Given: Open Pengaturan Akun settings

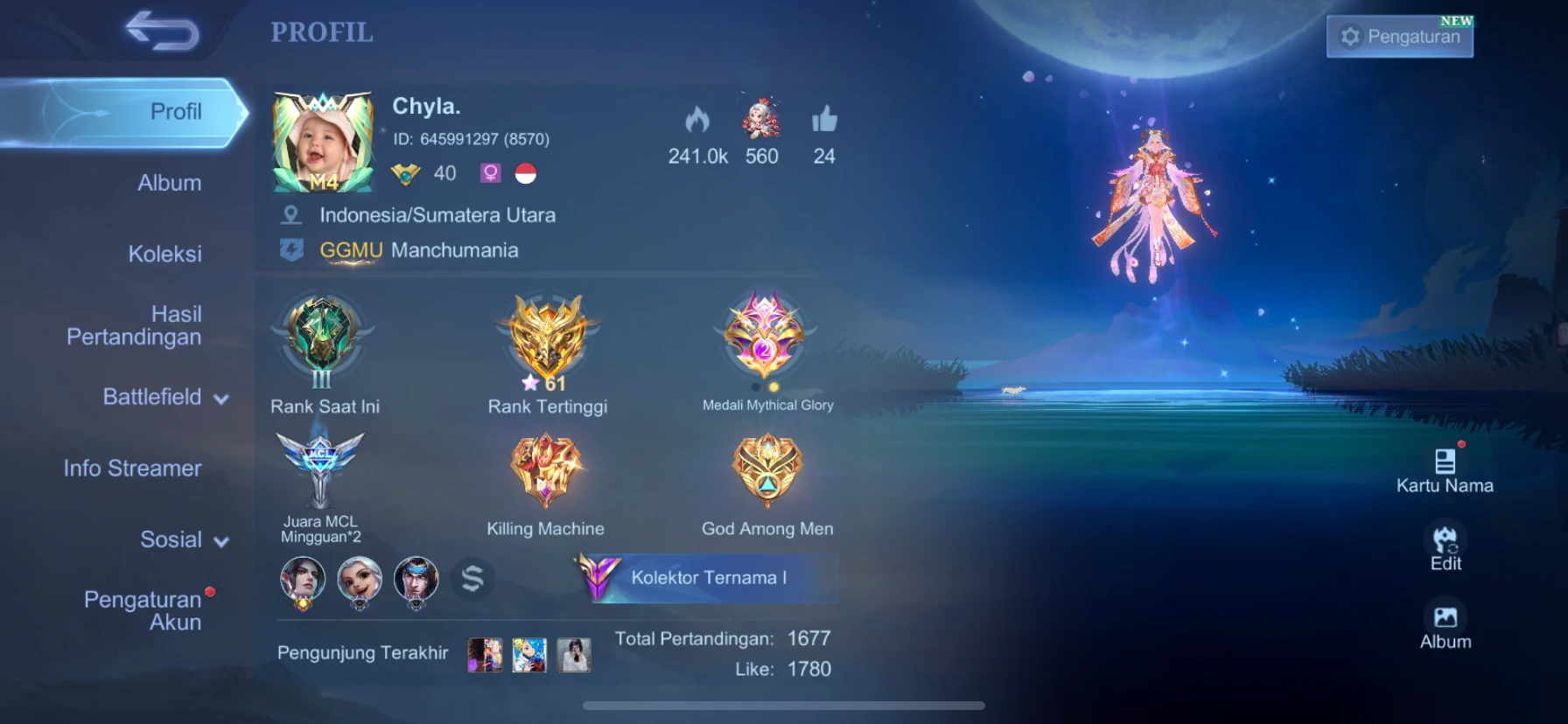Looking at the screenshot, I should (143, 610).
